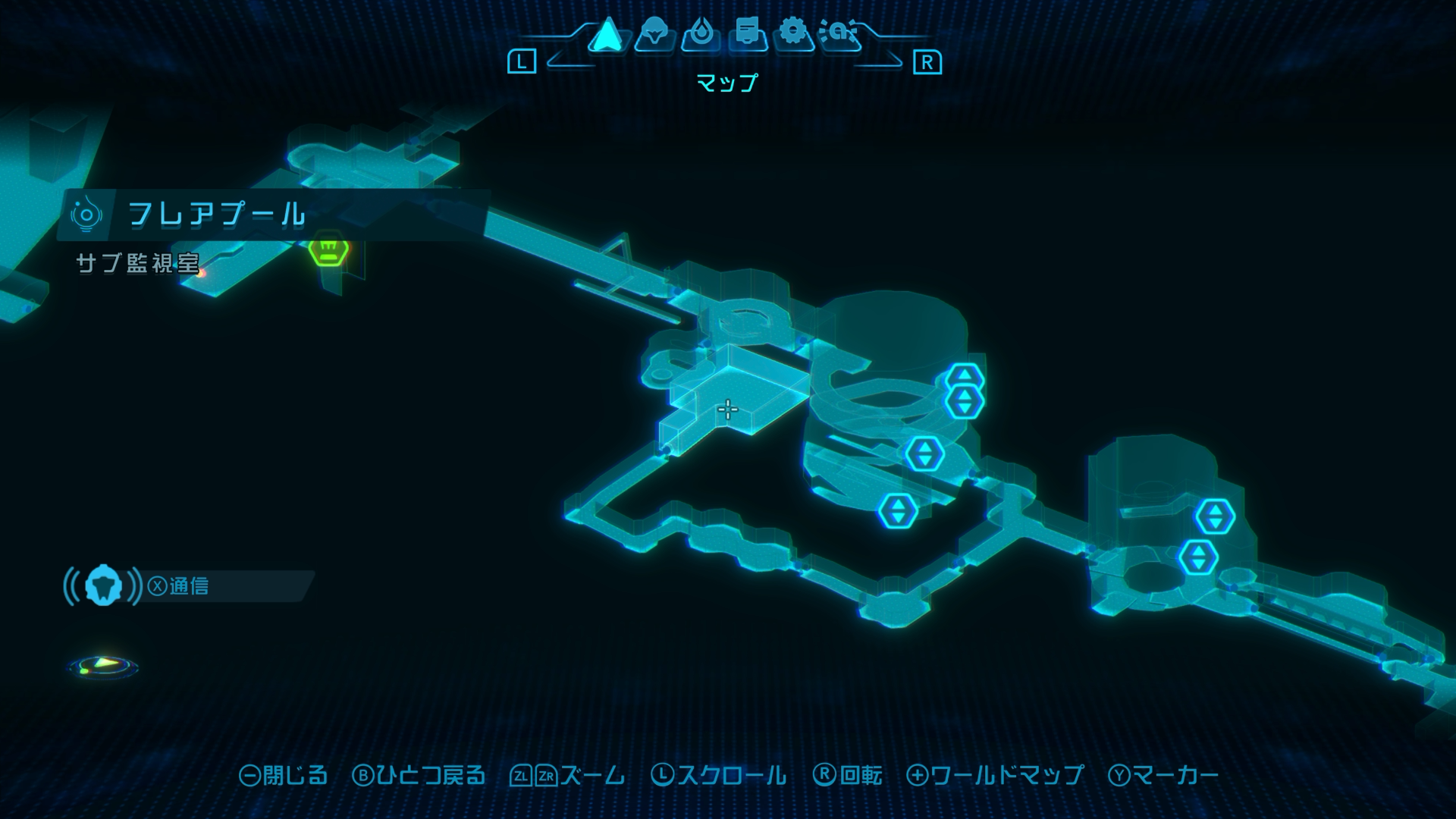Switch to the amiibo tab
Image resolution: width=1456 pixels, height=819 pixels.
pos(840,33)
